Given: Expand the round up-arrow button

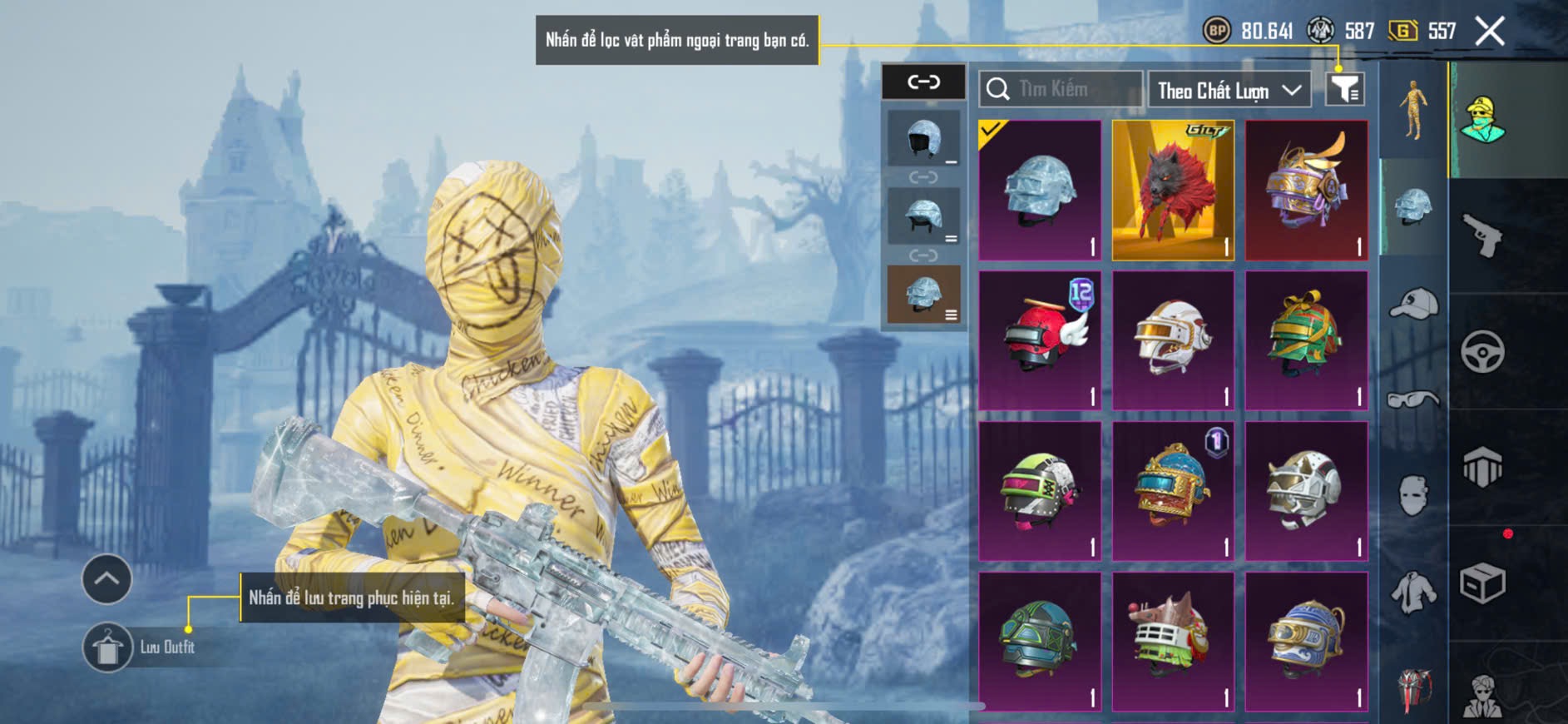Looking at the screenshot, I should coord(106,578).
